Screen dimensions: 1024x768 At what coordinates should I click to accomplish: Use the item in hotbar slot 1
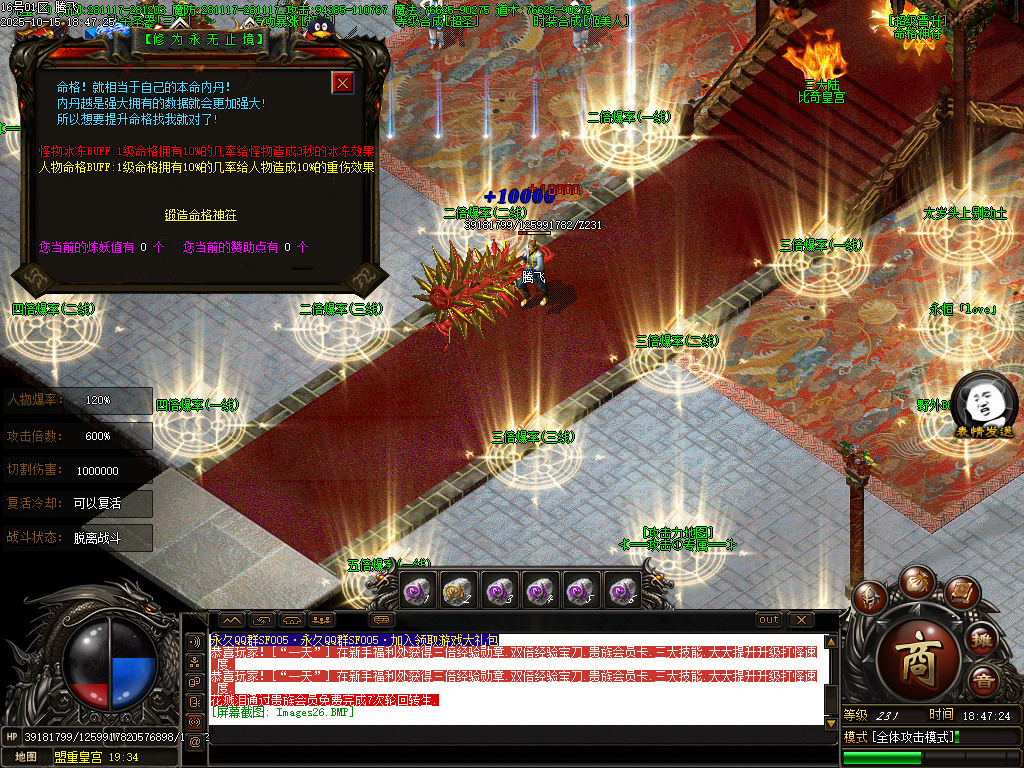416,591
